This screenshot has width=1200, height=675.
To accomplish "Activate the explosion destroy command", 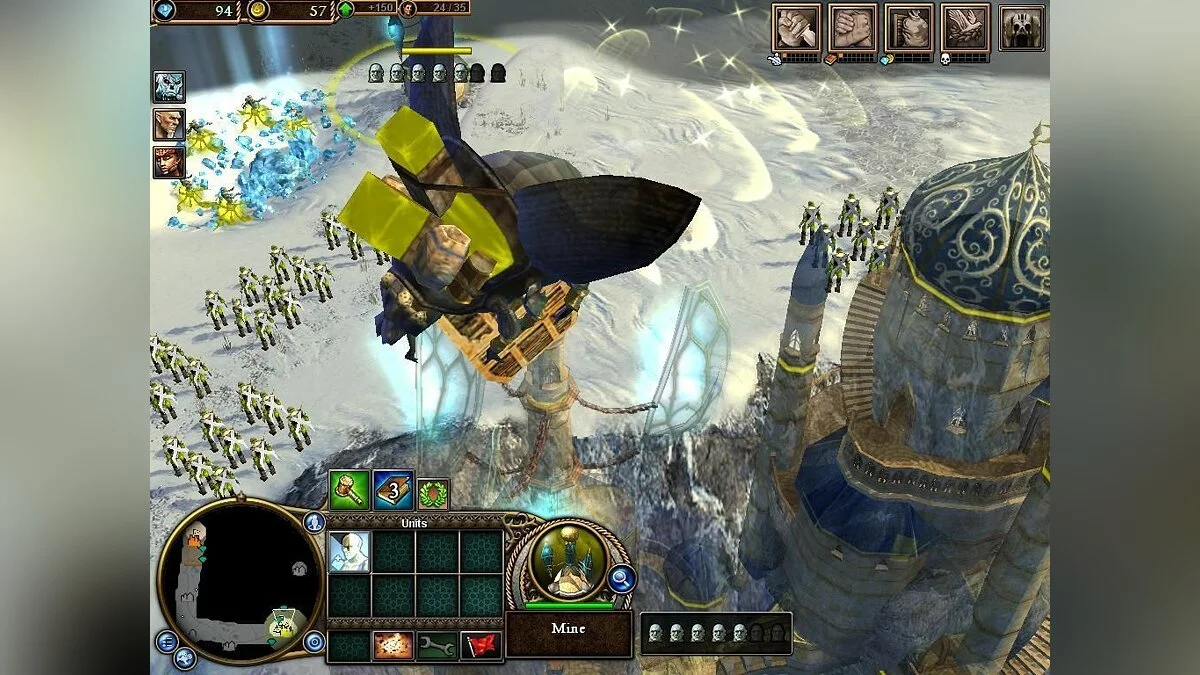I will pos(393,646).
